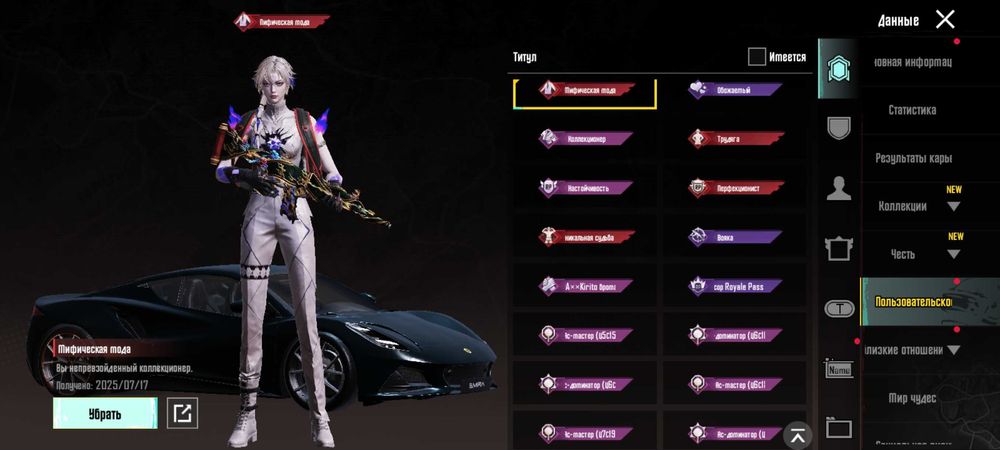Select the Kirito title
This screenshot has width=1000, height=450.
tap(585, 286)
